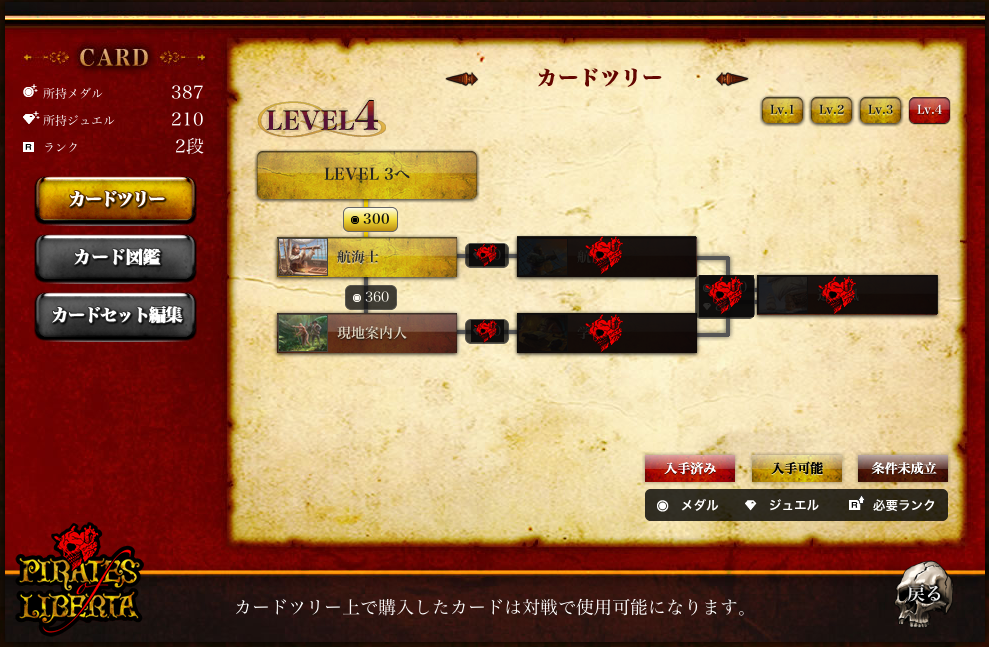Switch to the Lv.3 tab
The image size is (989, 647).
tap(880, 110)
